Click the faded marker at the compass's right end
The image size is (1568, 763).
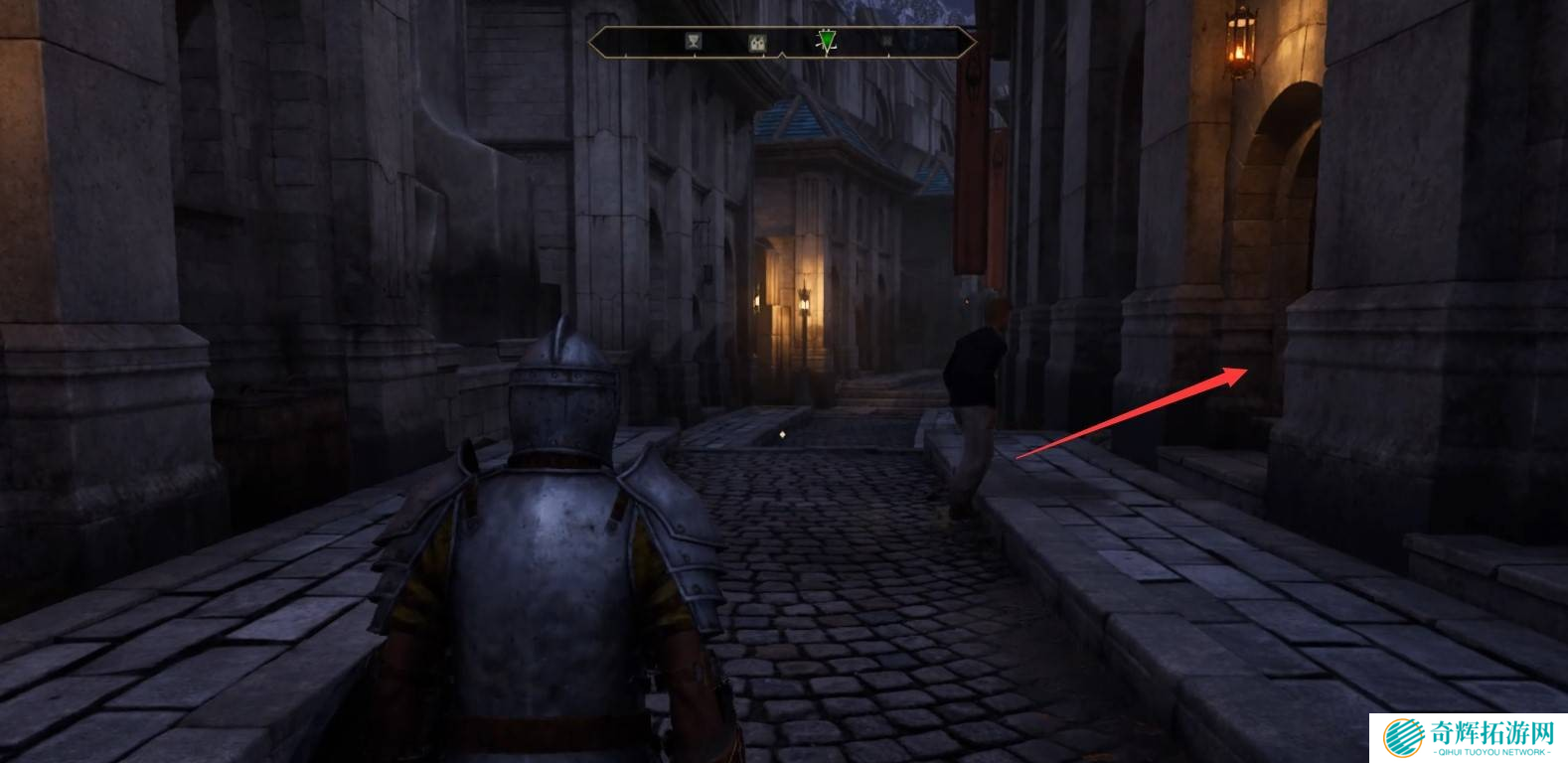tap(886, 42)
